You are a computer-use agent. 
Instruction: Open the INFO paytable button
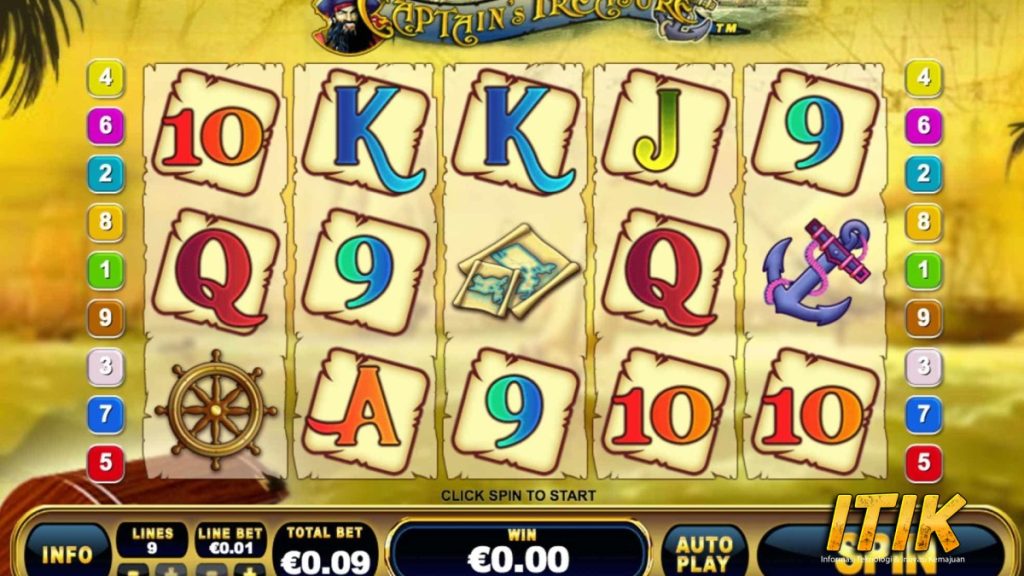click(67, 553)
